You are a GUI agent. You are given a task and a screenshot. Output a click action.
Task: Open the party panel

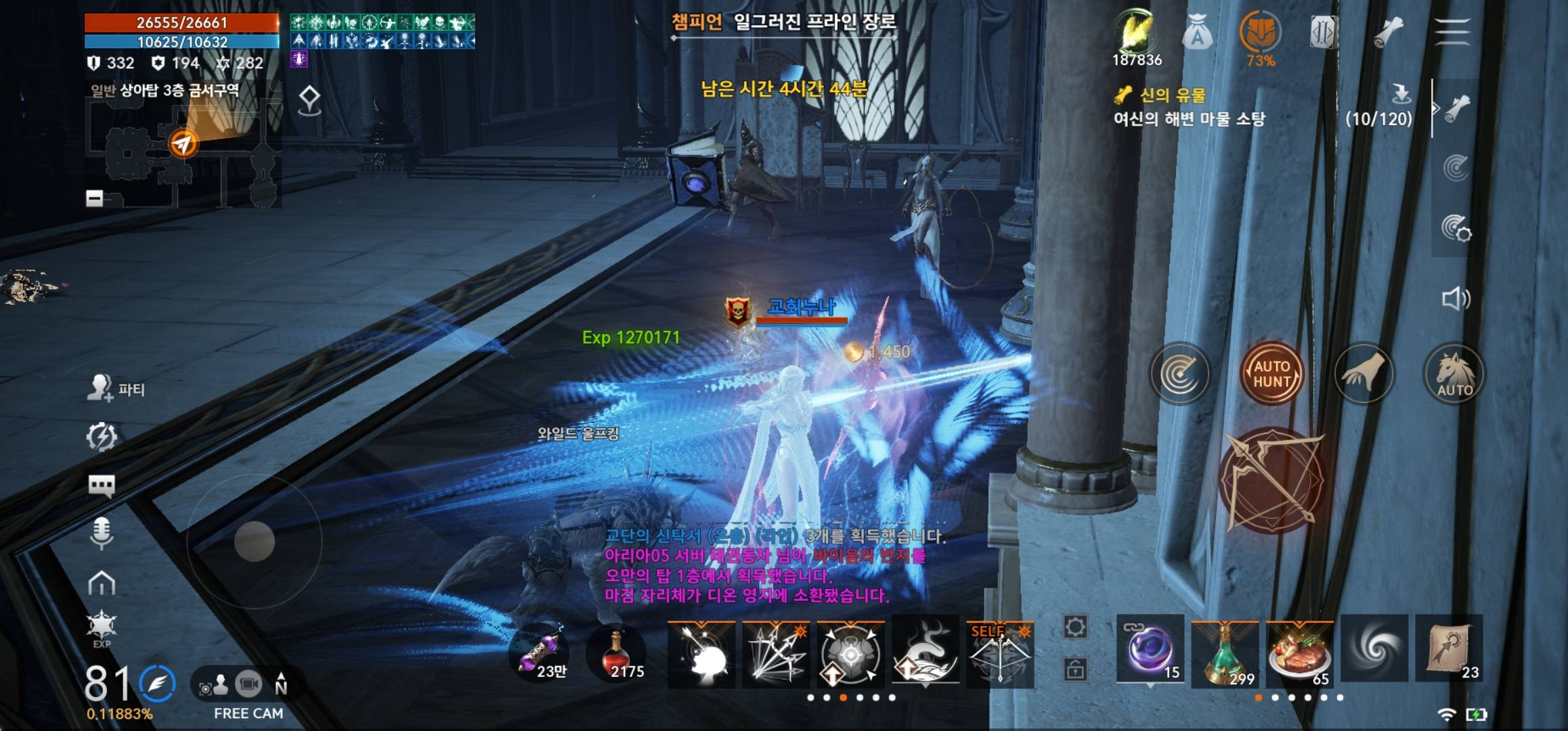point(116,389)
